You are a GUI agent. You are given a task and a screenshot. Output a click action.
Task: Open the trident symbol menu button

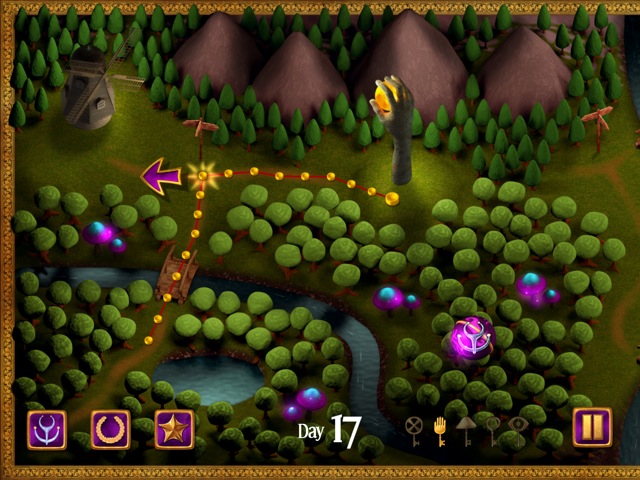(47, 429)
